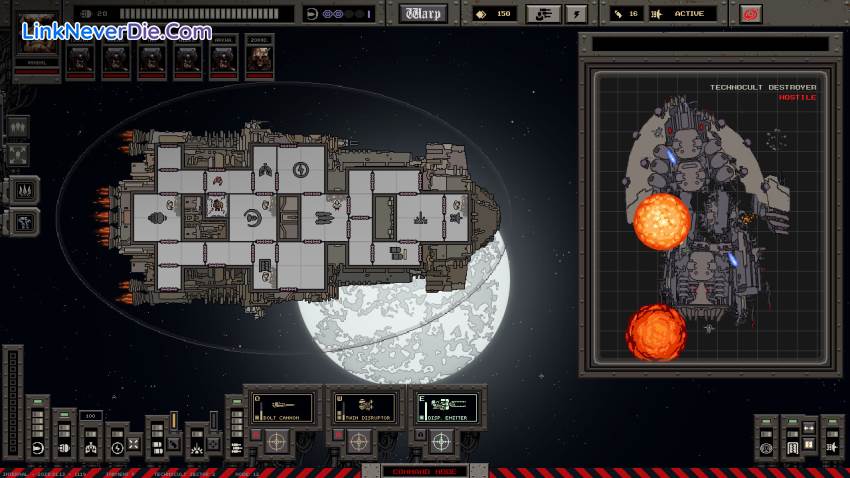Click the horizontal double-arrow button near doors
Viewport: 850px width, 478px height.
click(811, 428)
